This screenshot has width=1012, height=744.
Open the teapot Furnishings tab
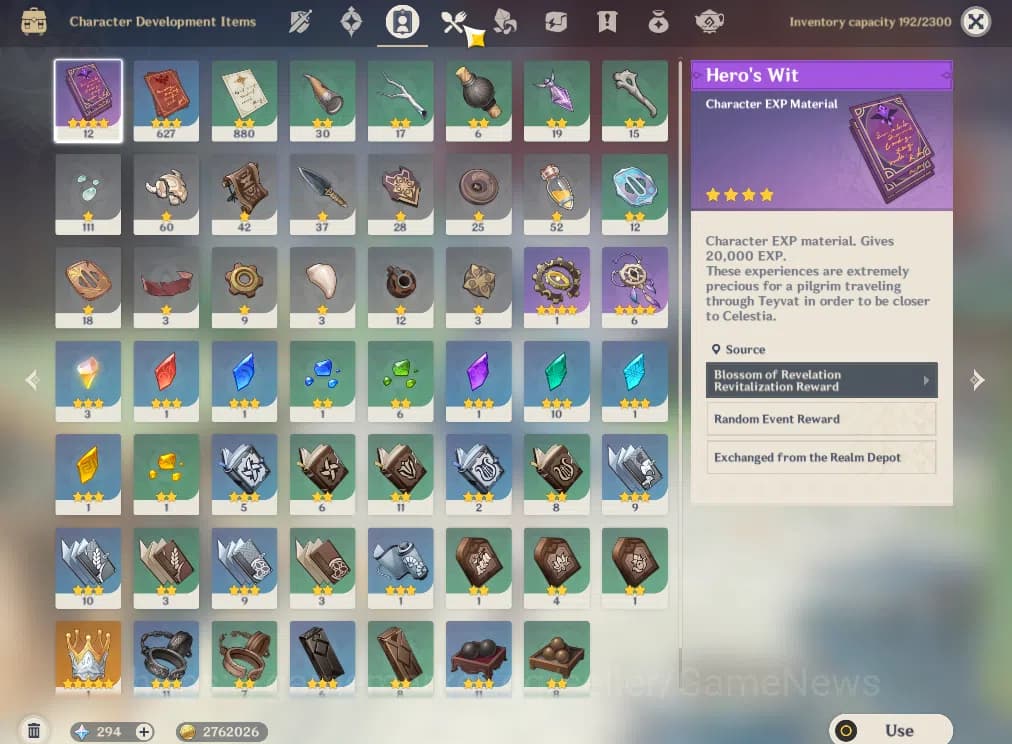tap(710, 21)
